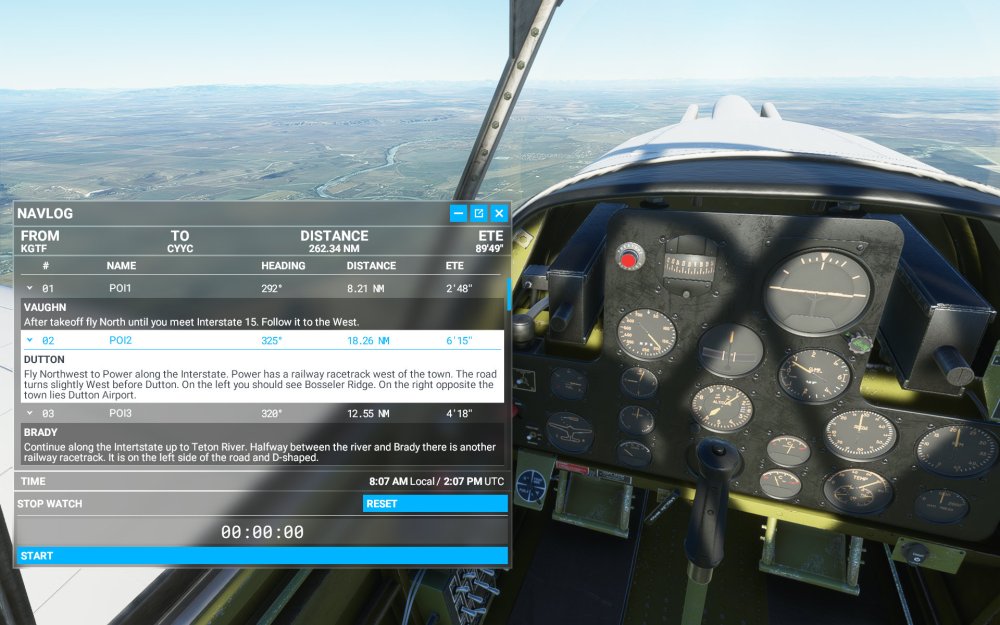Collapse waypoint 01 POI1 row
Image resolution: width=1000 pixels, height=625 pixels.
[30, 288]
